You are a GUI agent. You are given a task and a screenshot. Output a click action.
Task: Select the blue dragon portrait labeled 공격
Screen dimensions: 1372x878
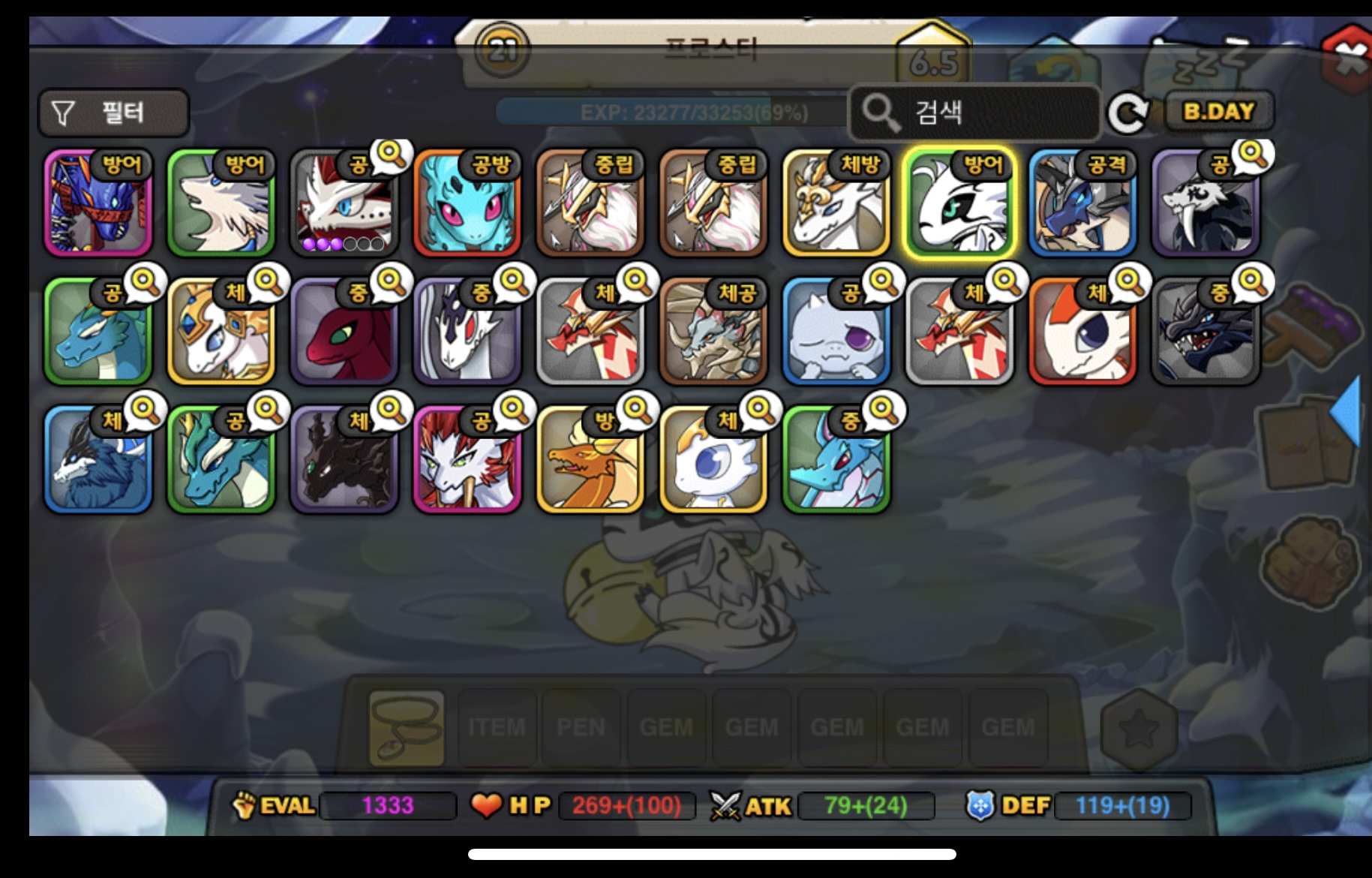click(1082, 203)
